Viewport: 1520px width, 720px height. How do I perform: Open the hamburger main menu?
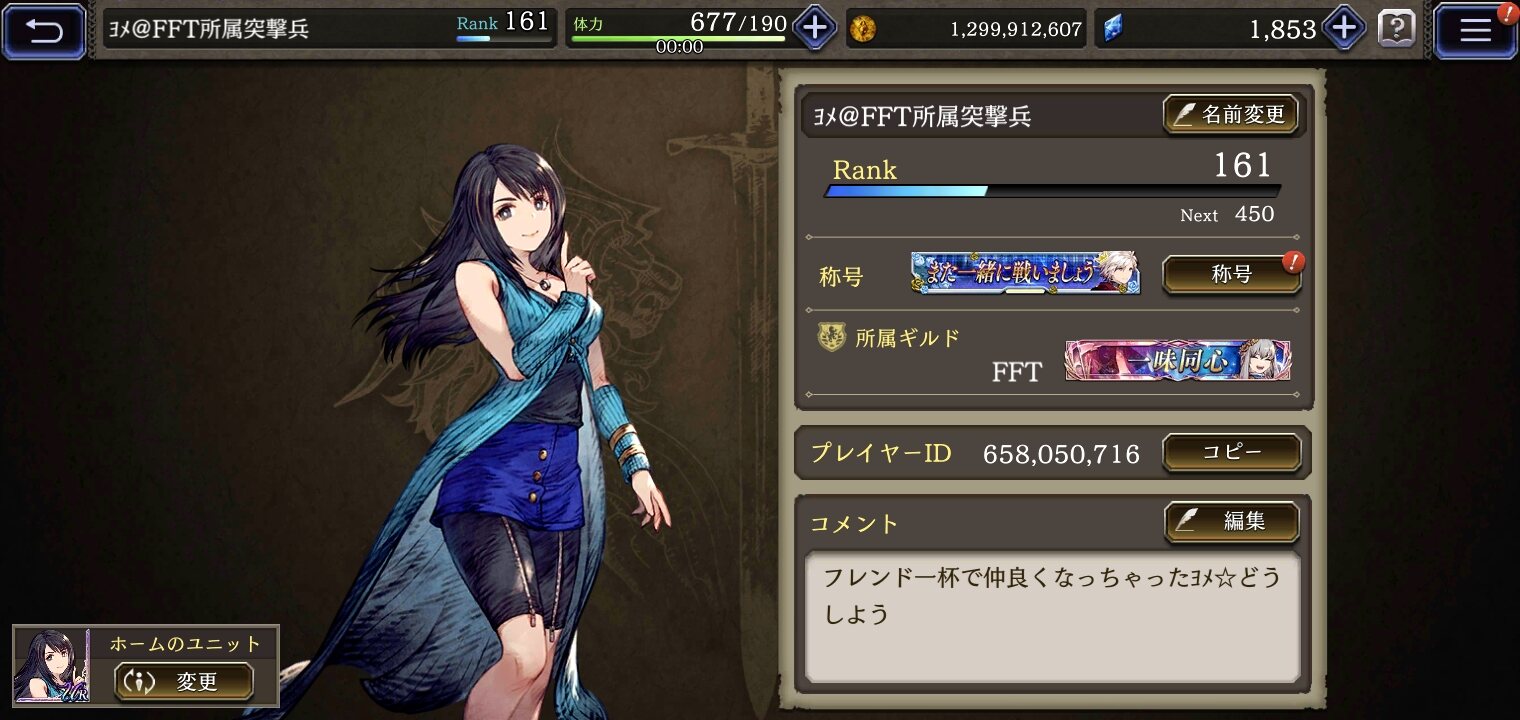[x=1475, y=30]
